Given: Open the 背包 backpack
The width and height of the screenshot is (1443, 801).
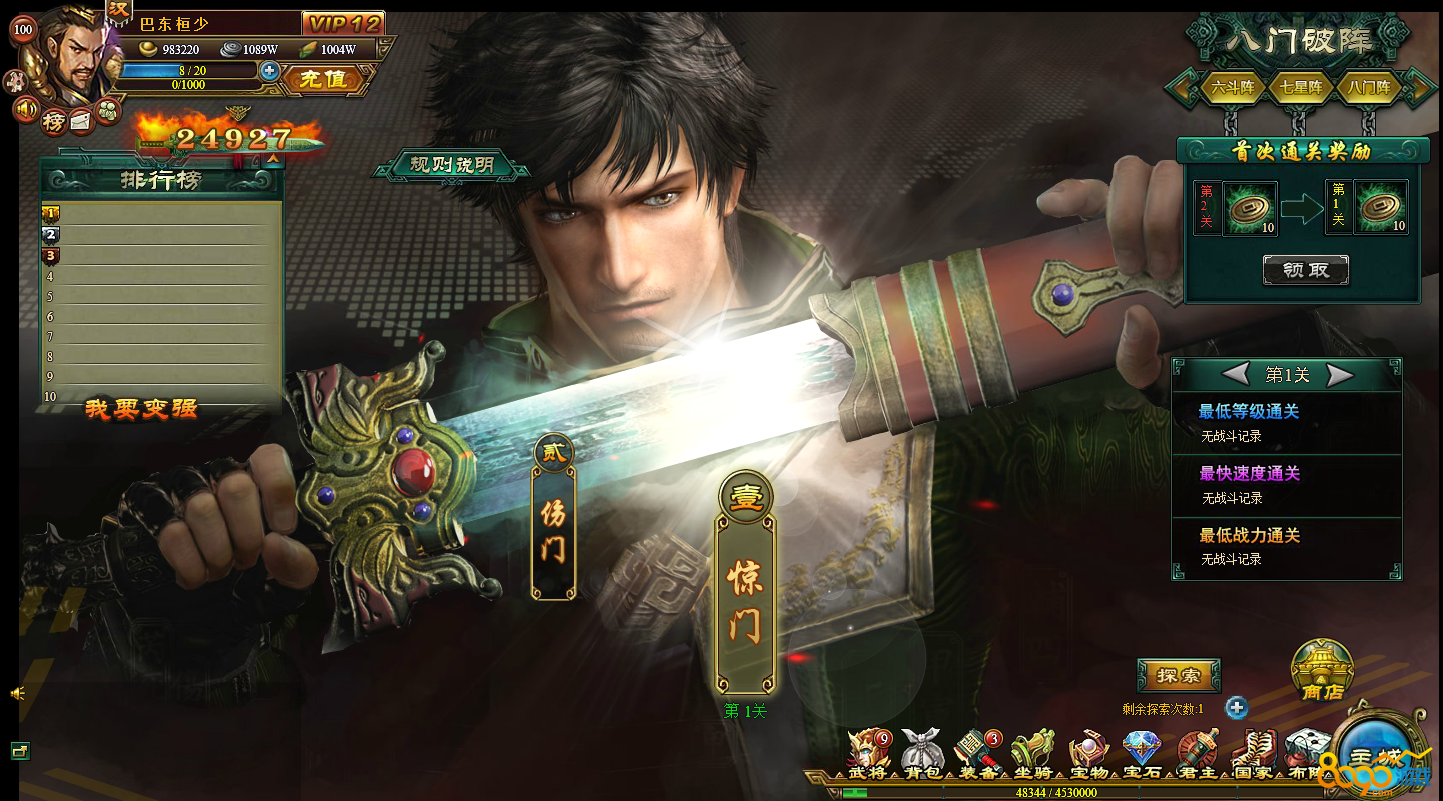Looking at the screenshot, I should point(921,753).
